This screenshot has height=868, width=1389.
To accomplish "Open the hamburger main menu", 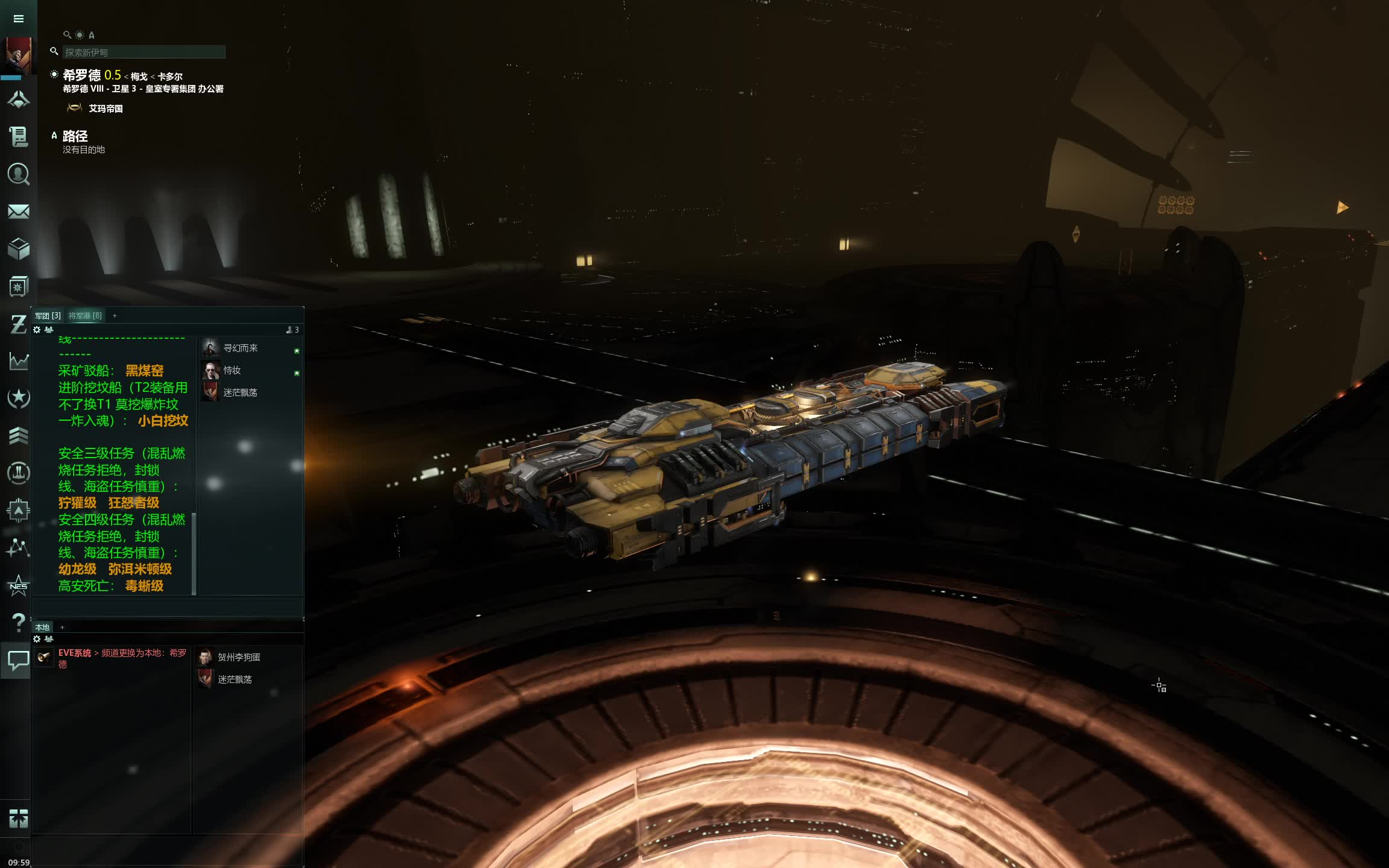I will pos(19,19).
